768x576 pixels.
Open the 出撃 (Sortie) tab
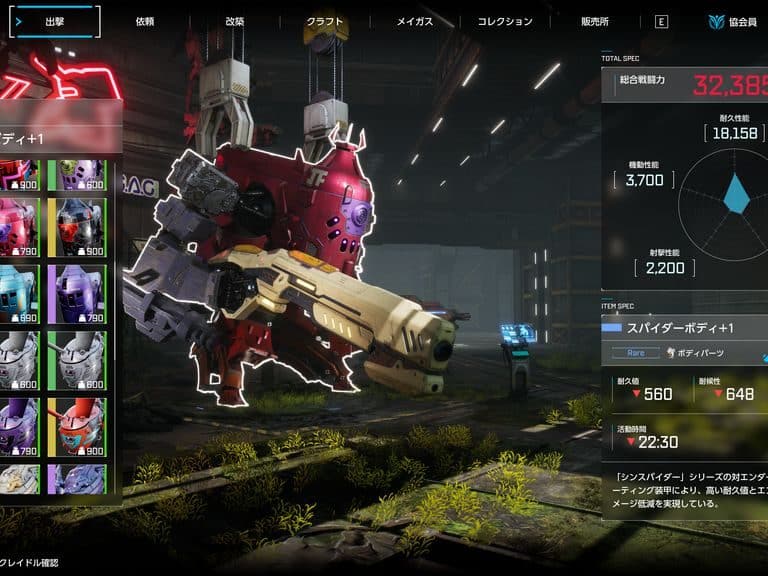coord(54,21)
